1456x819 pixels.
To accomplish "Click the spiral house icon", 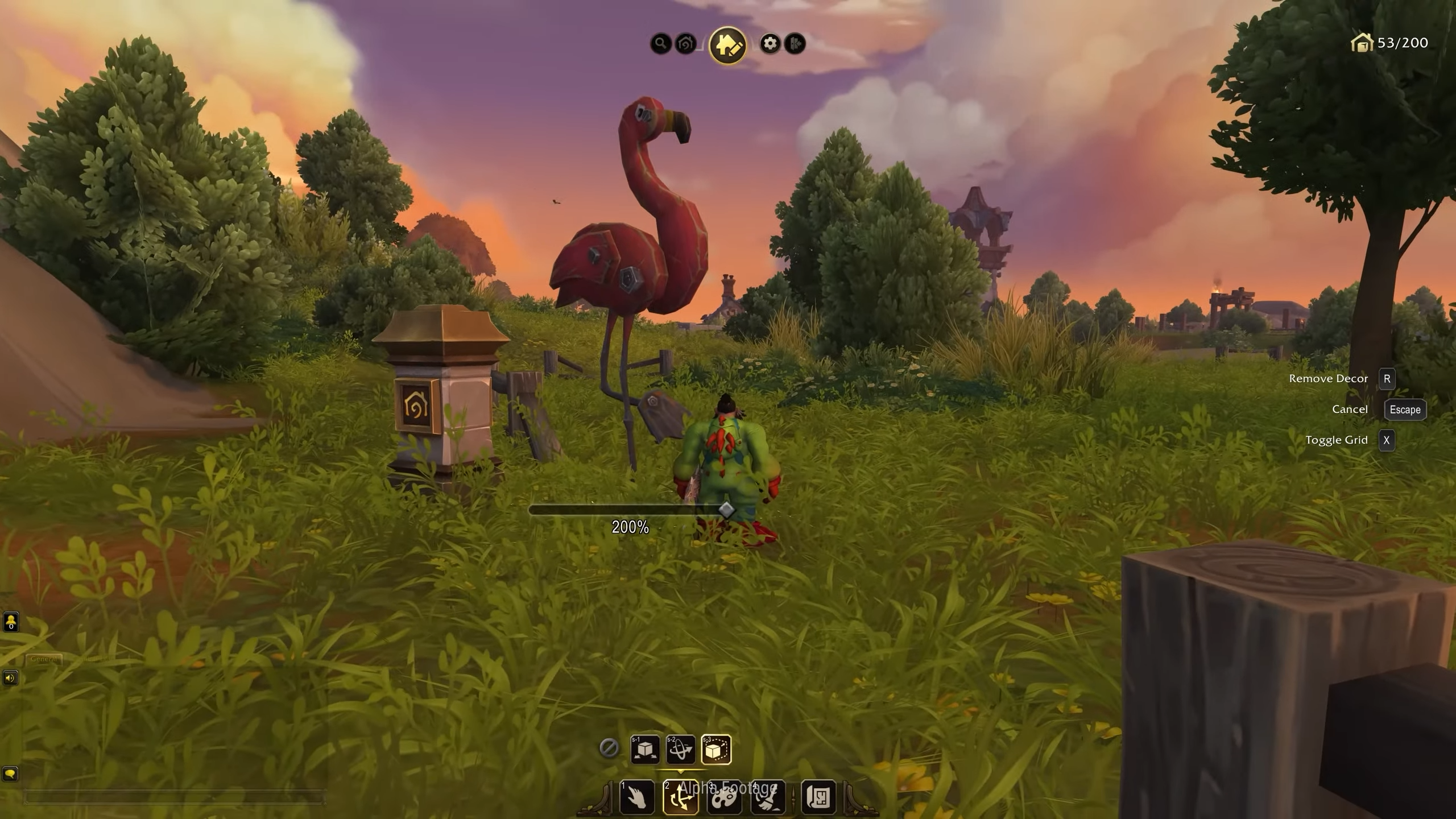I will coord(685,43).
